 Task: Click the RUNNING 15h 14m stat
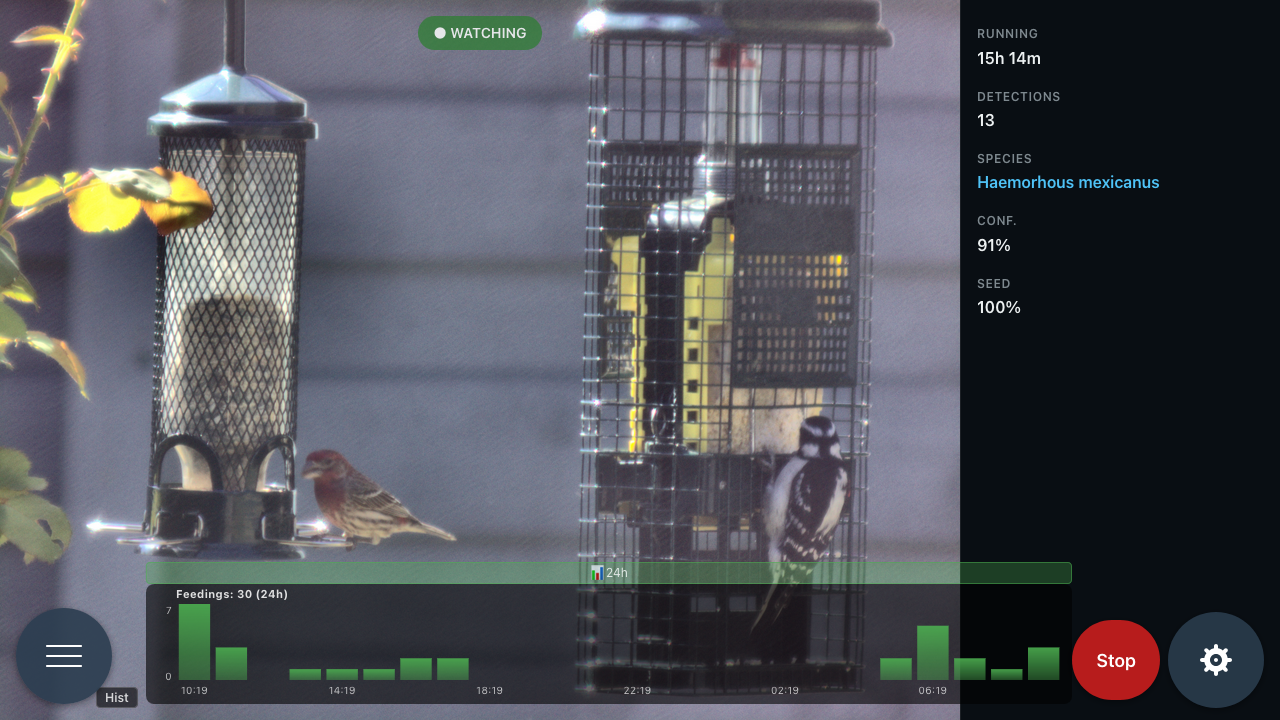point(1008,58)
